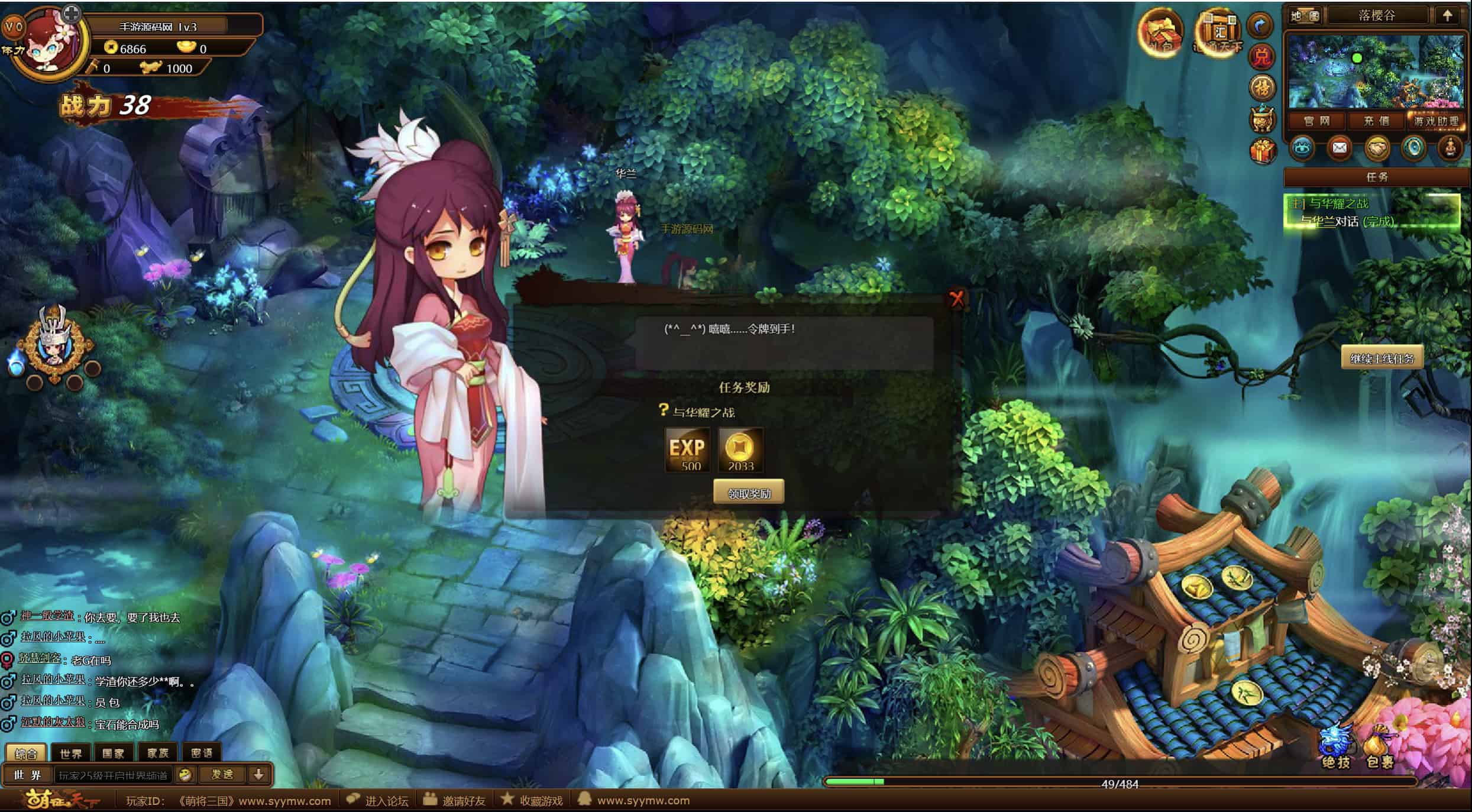Switch to the 家族 chat tab
The width and height of the screenshot is (1472, 812).
click(158, 753)
